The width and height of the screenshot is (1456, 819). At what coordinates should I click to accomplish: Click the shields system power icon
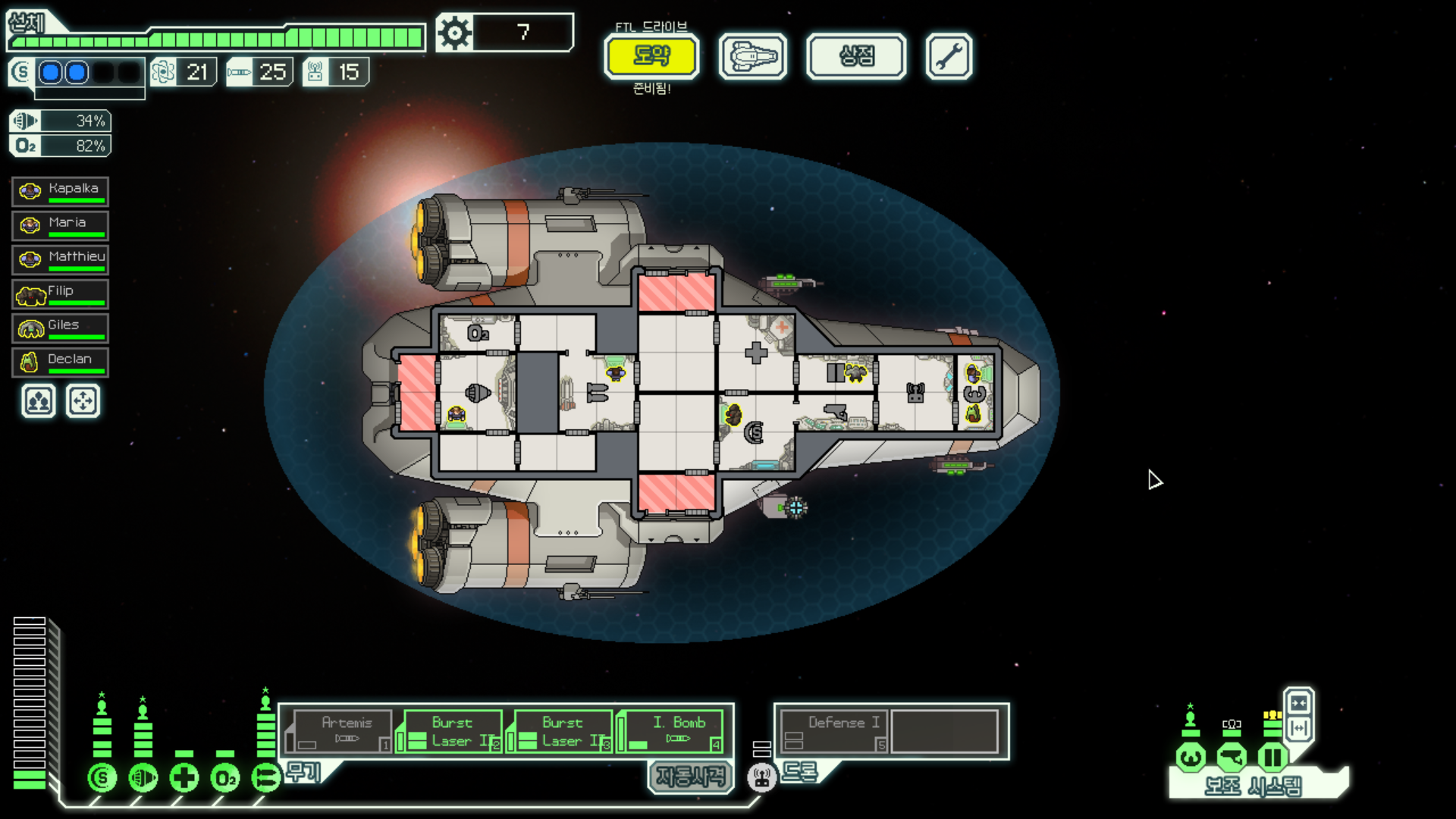pyautogui.click(x=102, y=777)
